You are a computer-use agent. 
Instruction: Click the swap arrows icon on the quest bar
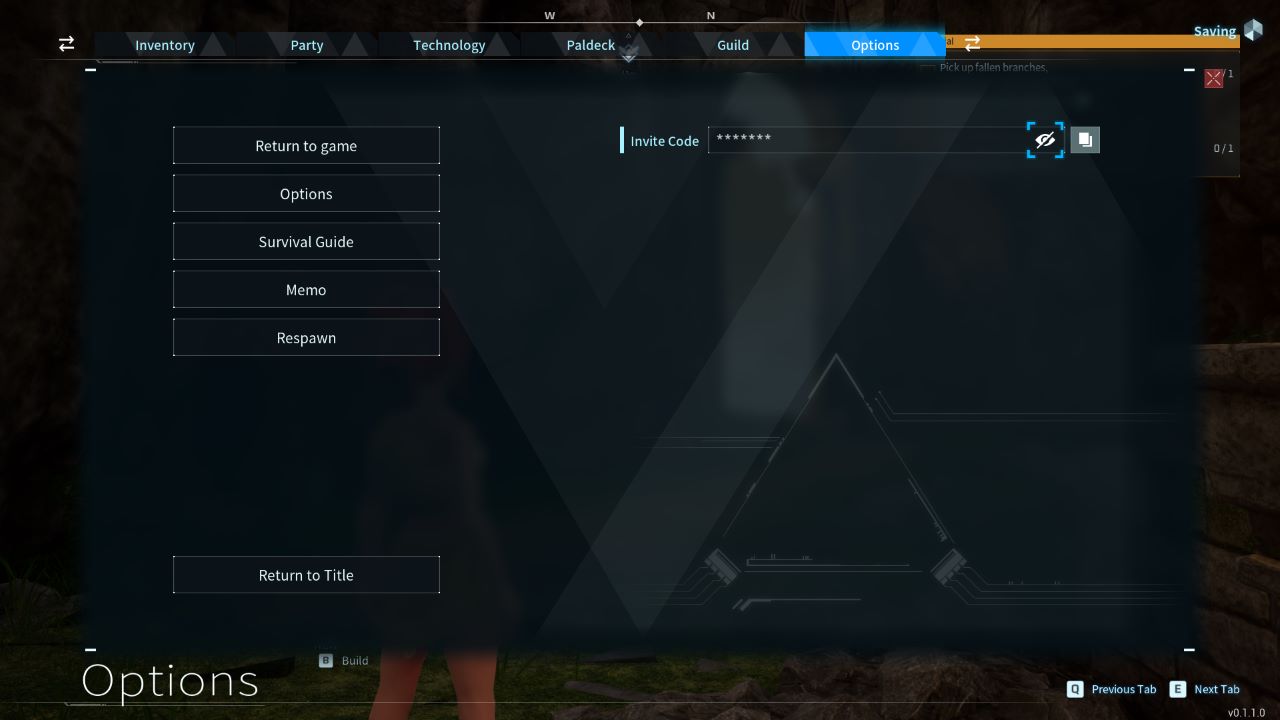coord(972,44)
